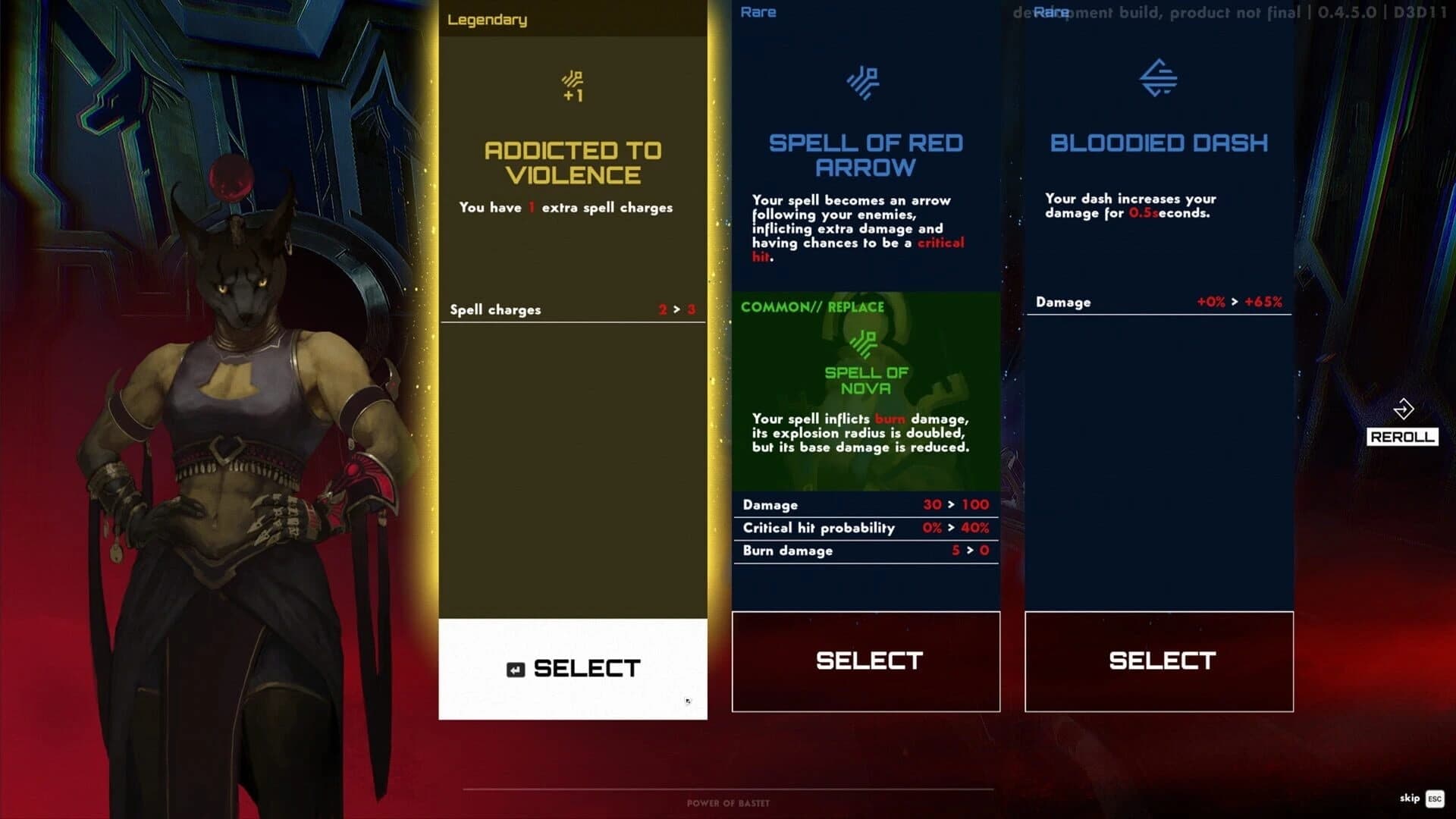Screen dimensions: 1456x819
Task: Click the Spell charges 2 > 3 stat row
Action: [x=573, y=309]
